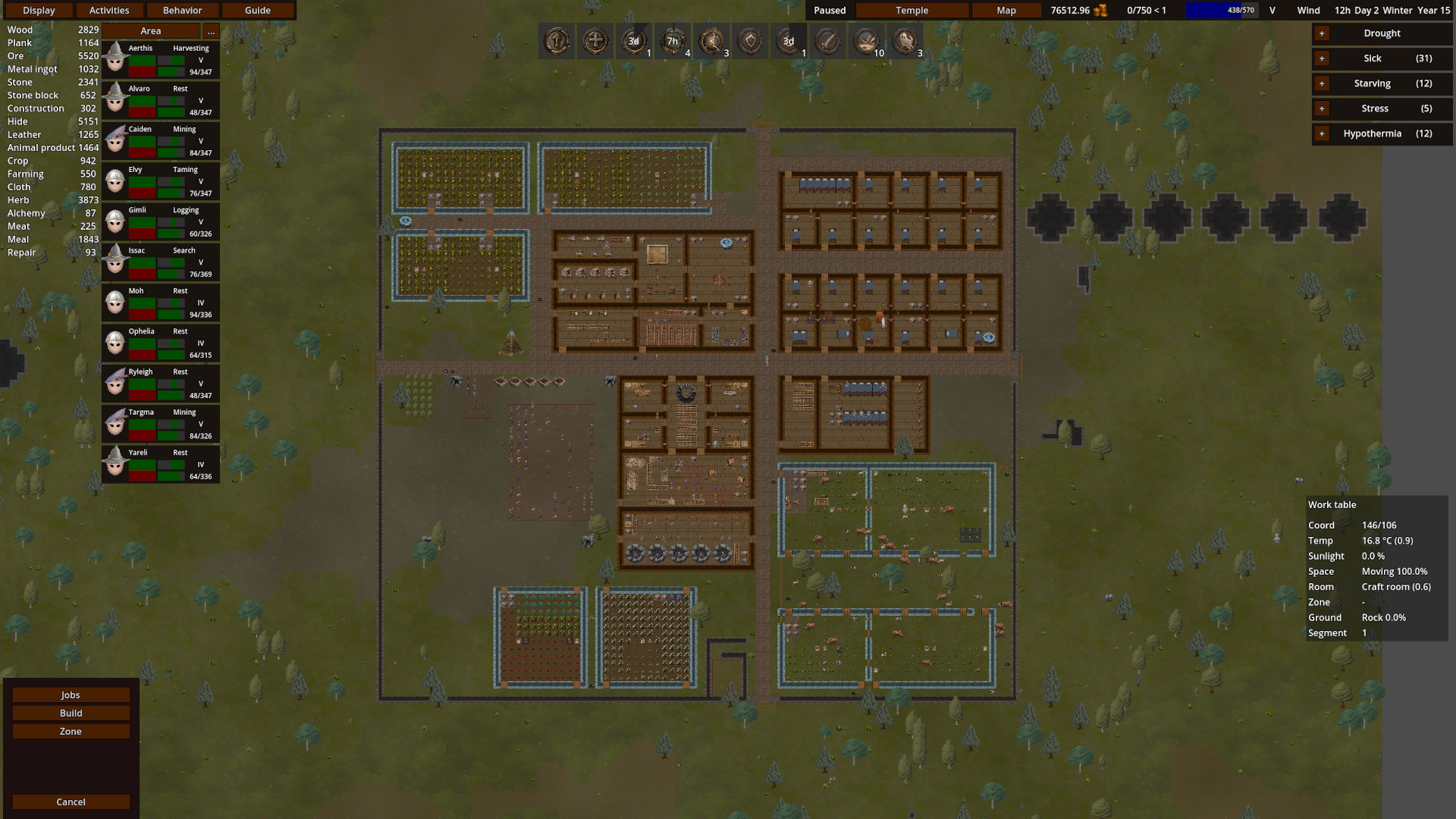This screenshot has width=1456, height=819.
Task: Expand the Hypothermia alert panel
Action: [x=1322, y=133]
